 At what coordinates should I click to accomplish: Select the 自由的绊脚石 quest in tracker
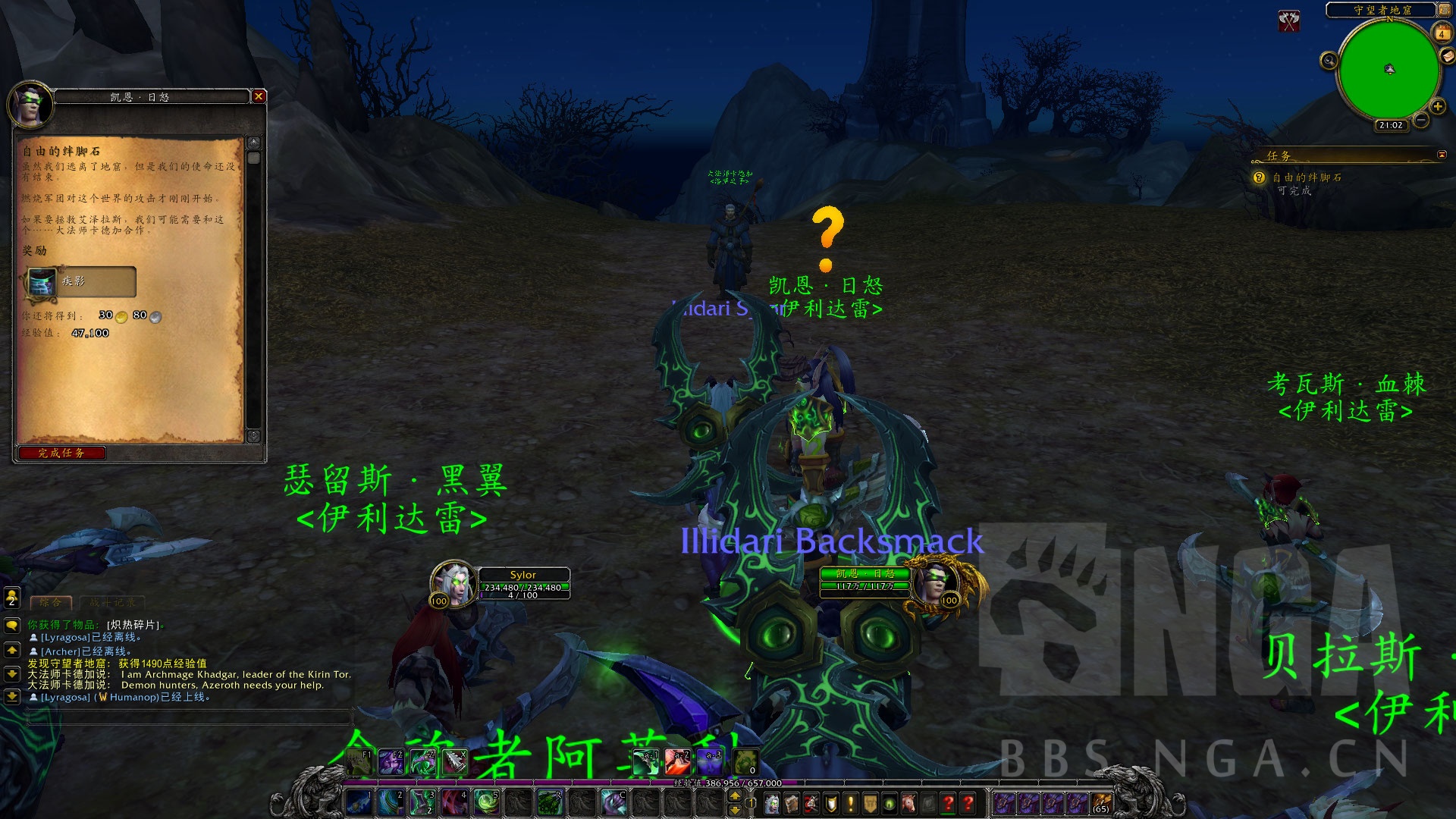click(1307, 177)
